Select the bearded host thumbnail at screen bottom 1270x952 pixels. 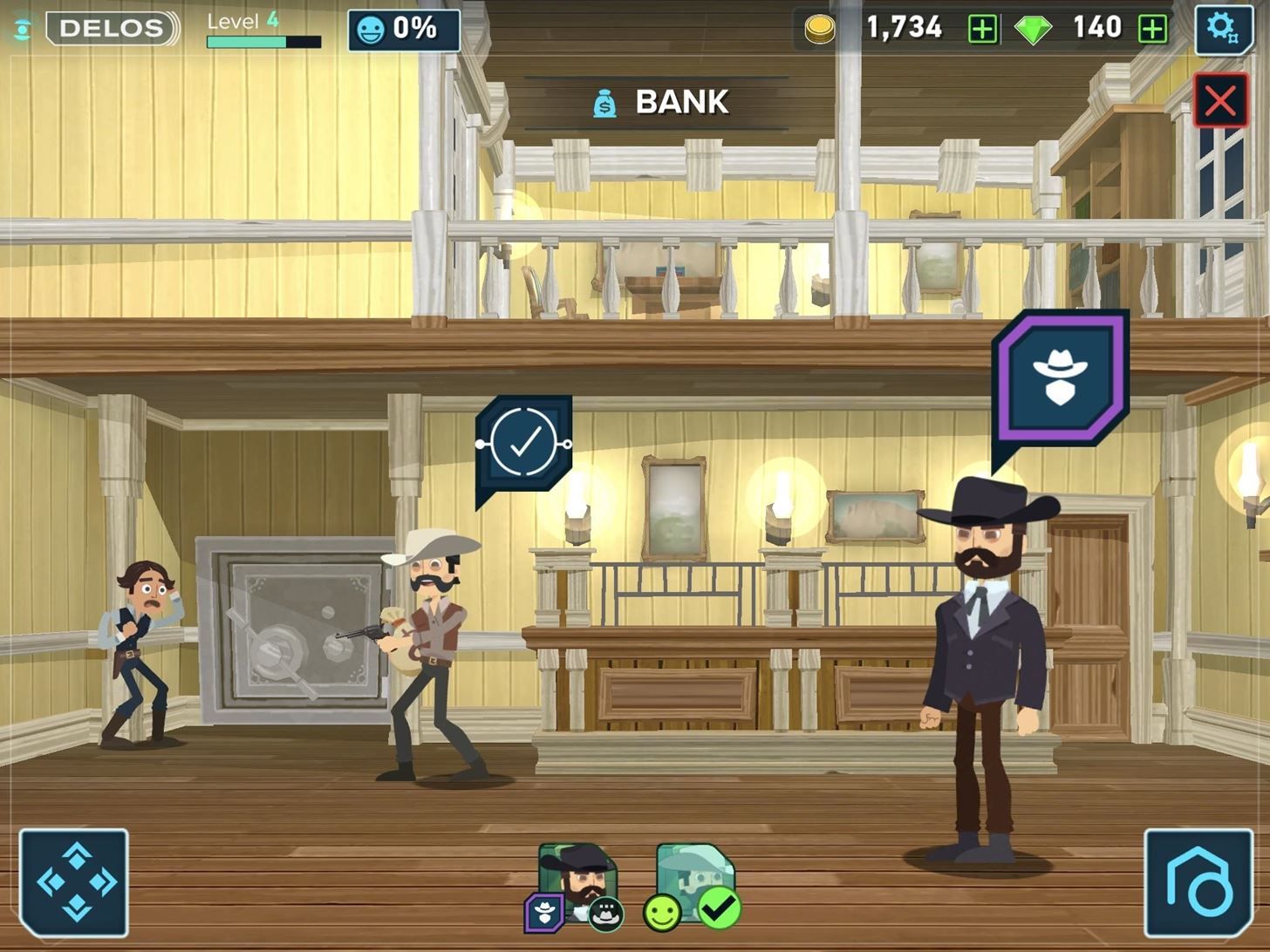point(578,876)
